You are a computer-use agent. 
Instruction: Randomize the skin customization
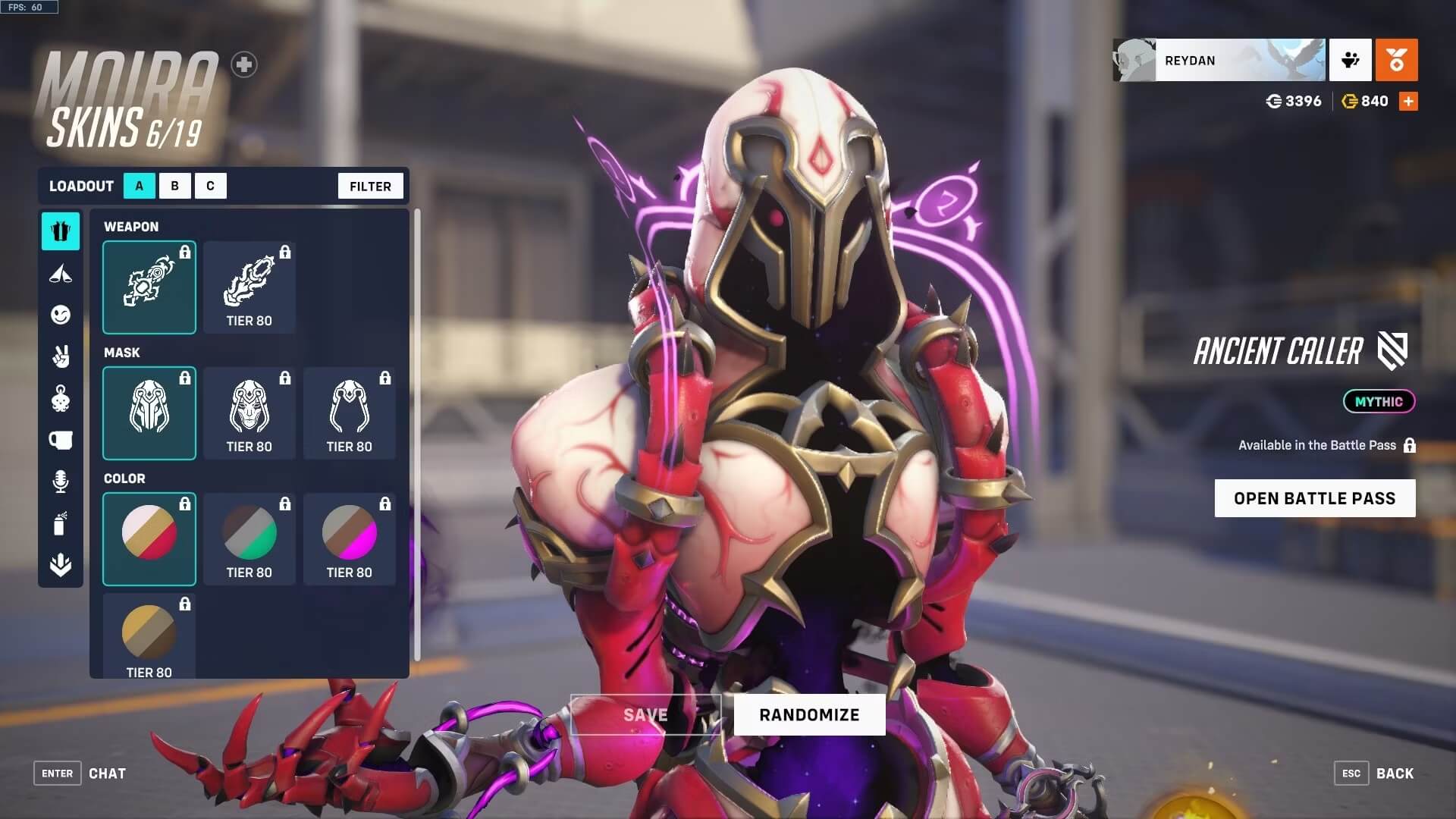809,715
